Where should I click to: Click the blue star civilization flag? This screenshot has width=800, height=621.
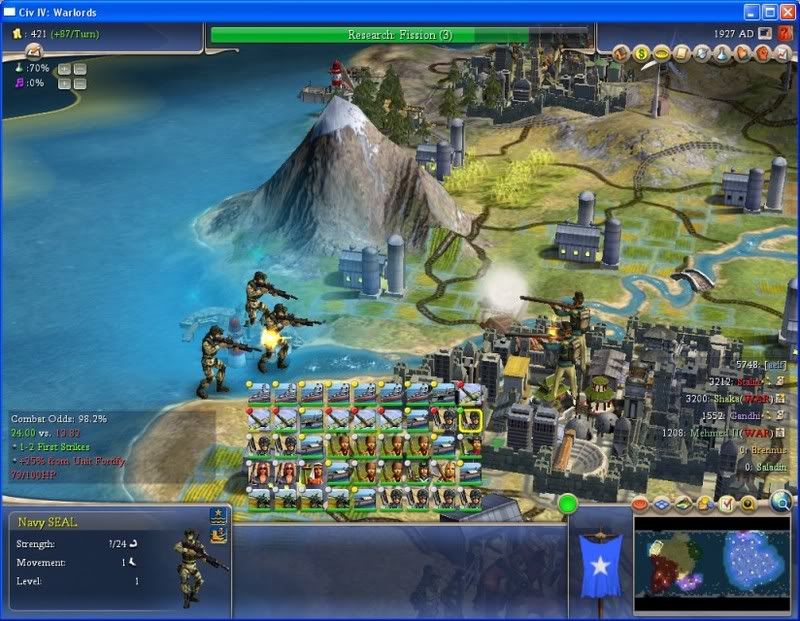[x=601, y=566]
